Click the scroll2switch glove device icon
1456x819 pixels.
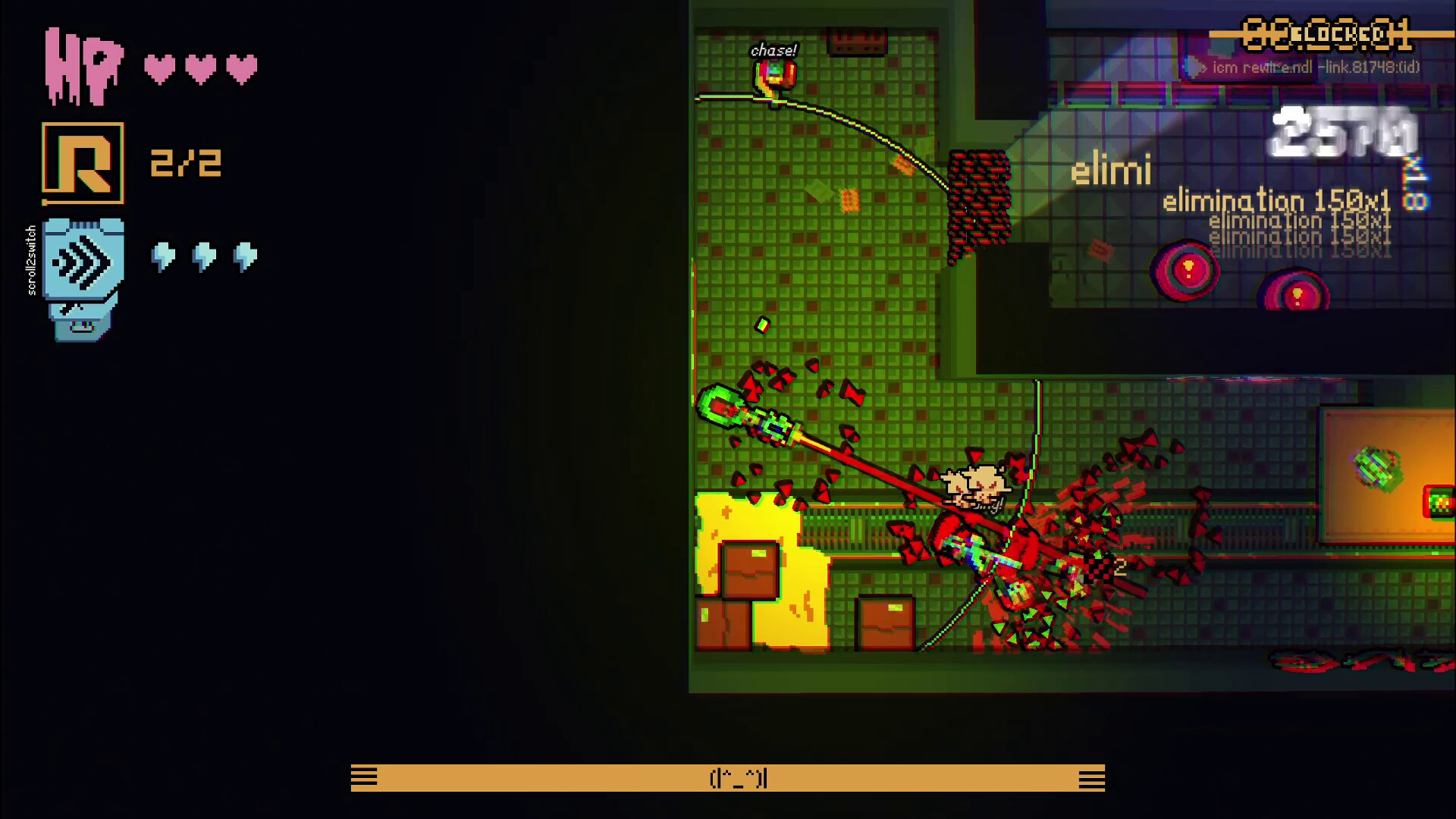(x=82, y=281)
